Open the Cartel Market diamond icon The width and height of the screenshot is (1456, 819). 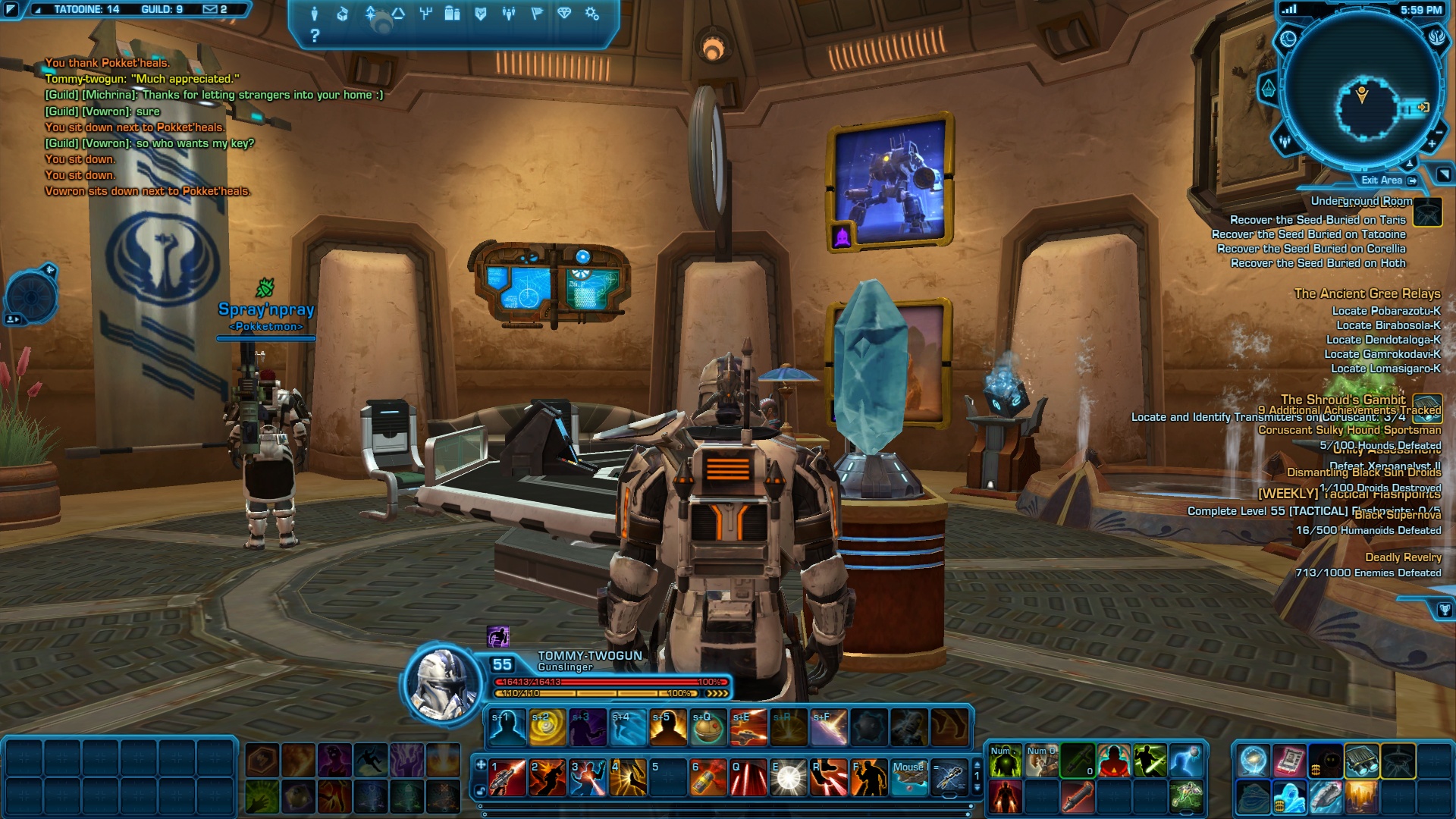click(564, 14)
